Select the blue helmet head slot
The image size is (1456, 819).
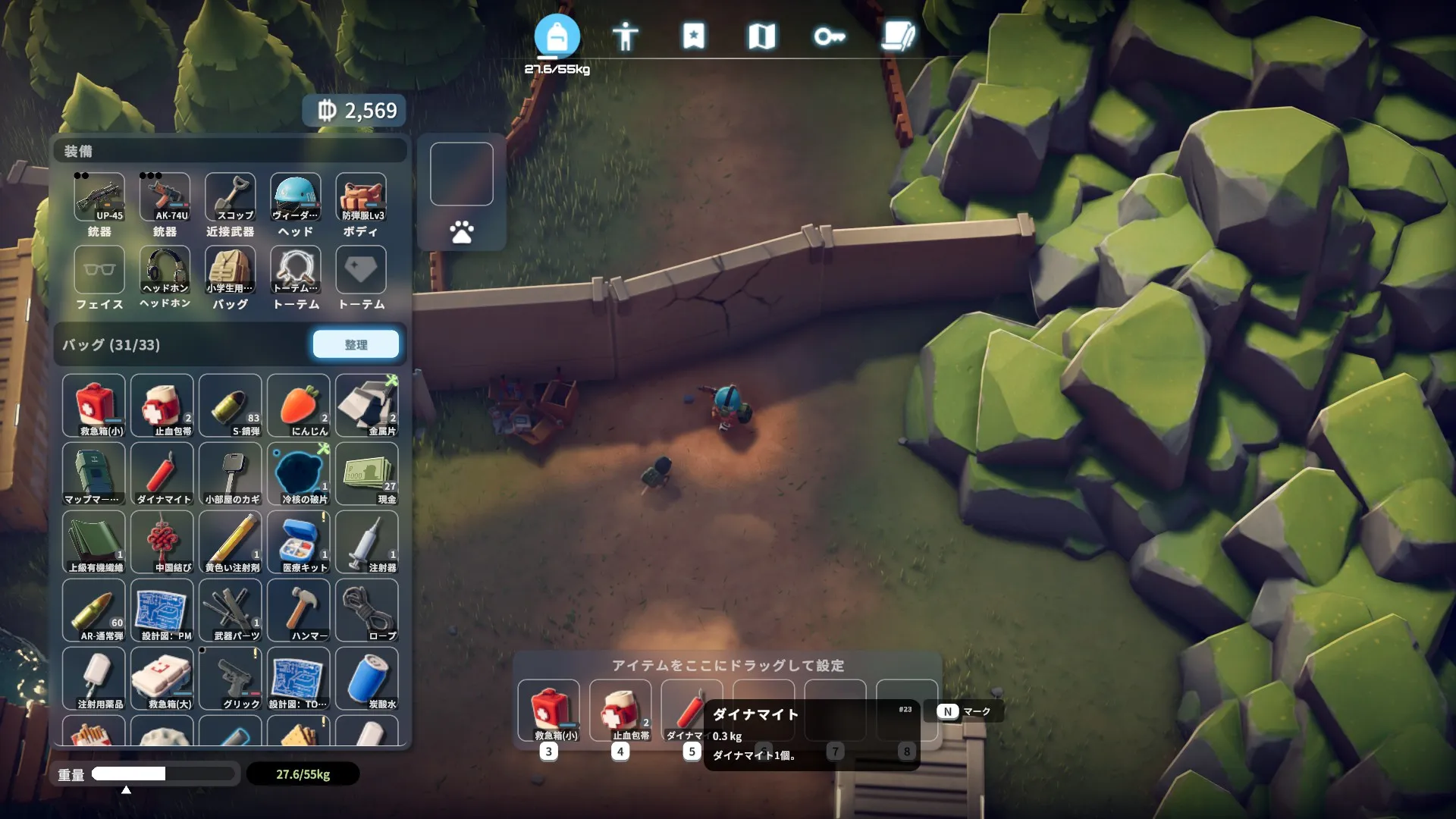point(295,197)
